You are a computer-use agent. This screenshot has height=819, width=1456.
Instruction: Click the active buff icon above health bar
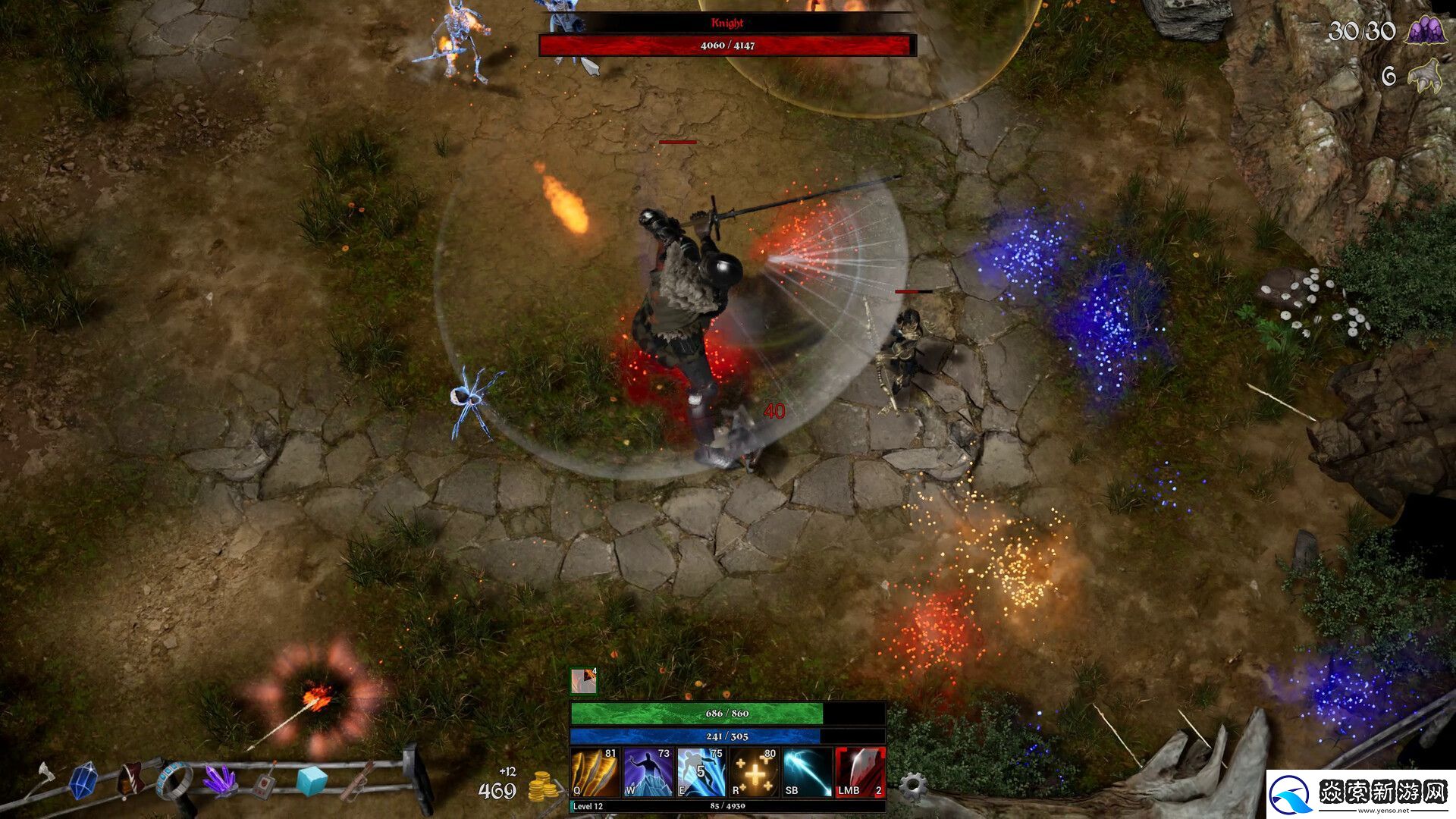583,681
